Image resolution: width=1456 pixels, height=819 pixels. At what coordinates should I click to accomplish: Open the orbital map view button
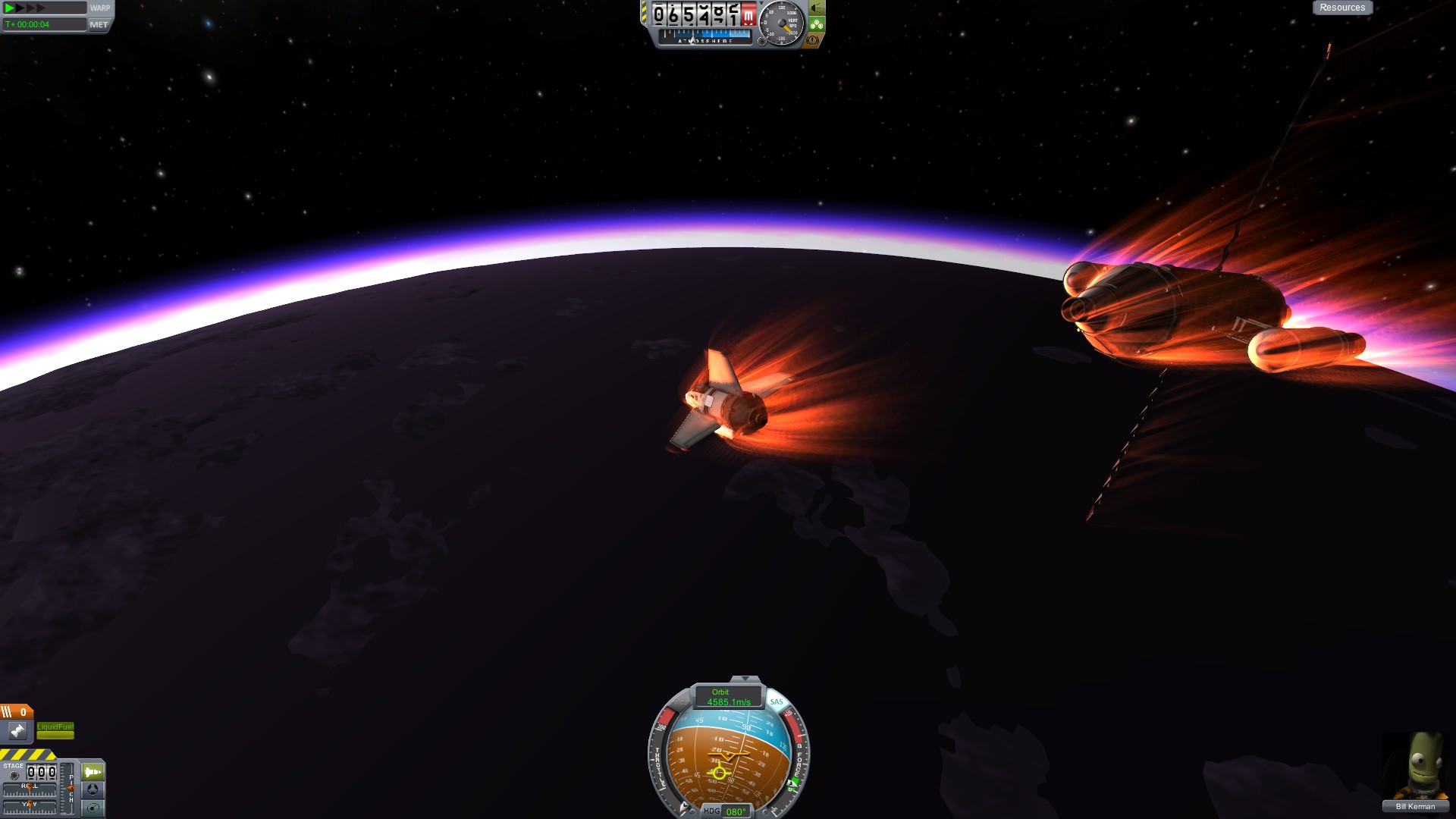click(x=93, y=808)
